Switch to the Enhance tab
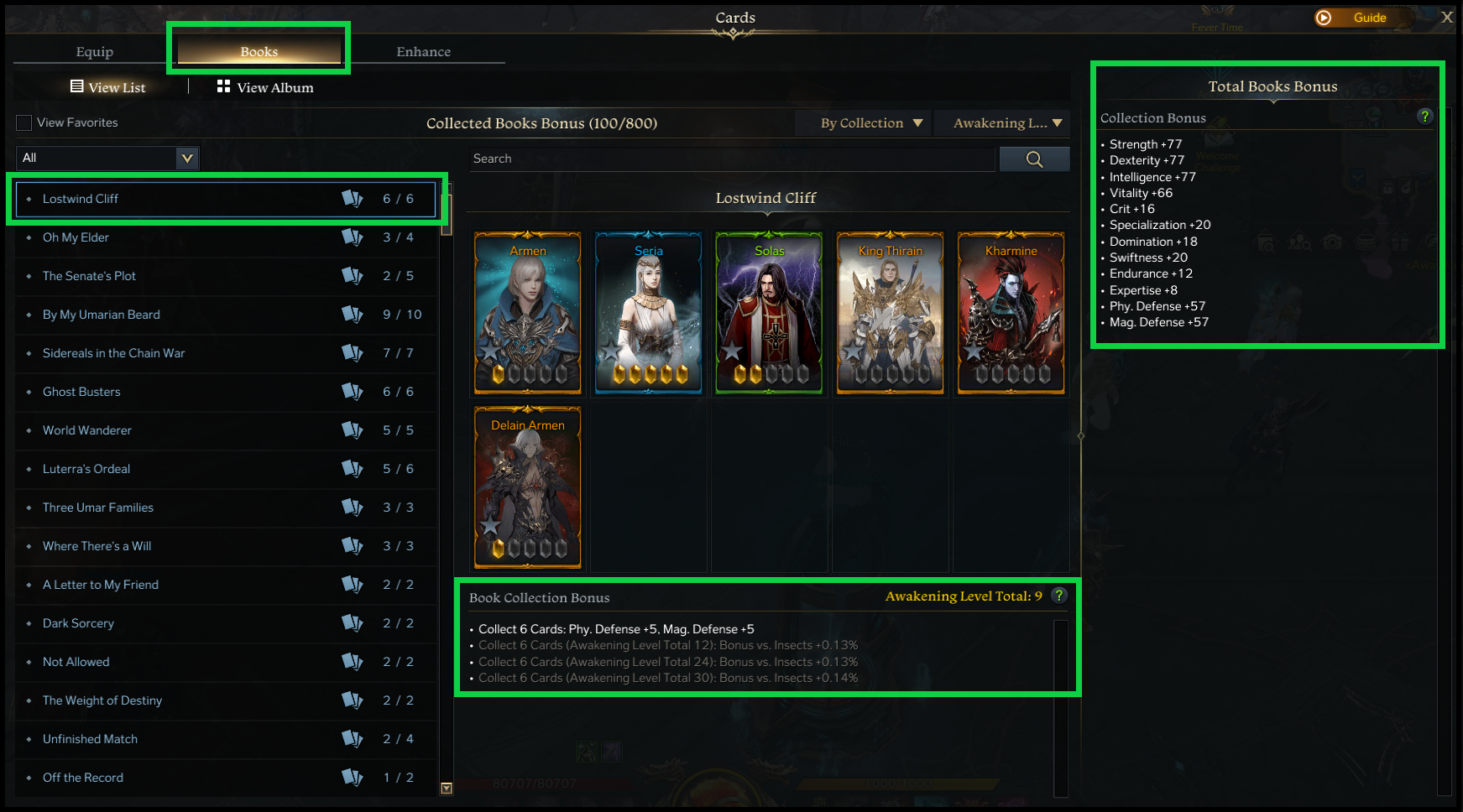This screenshot has width=1463, height=812. click(424, 51)
